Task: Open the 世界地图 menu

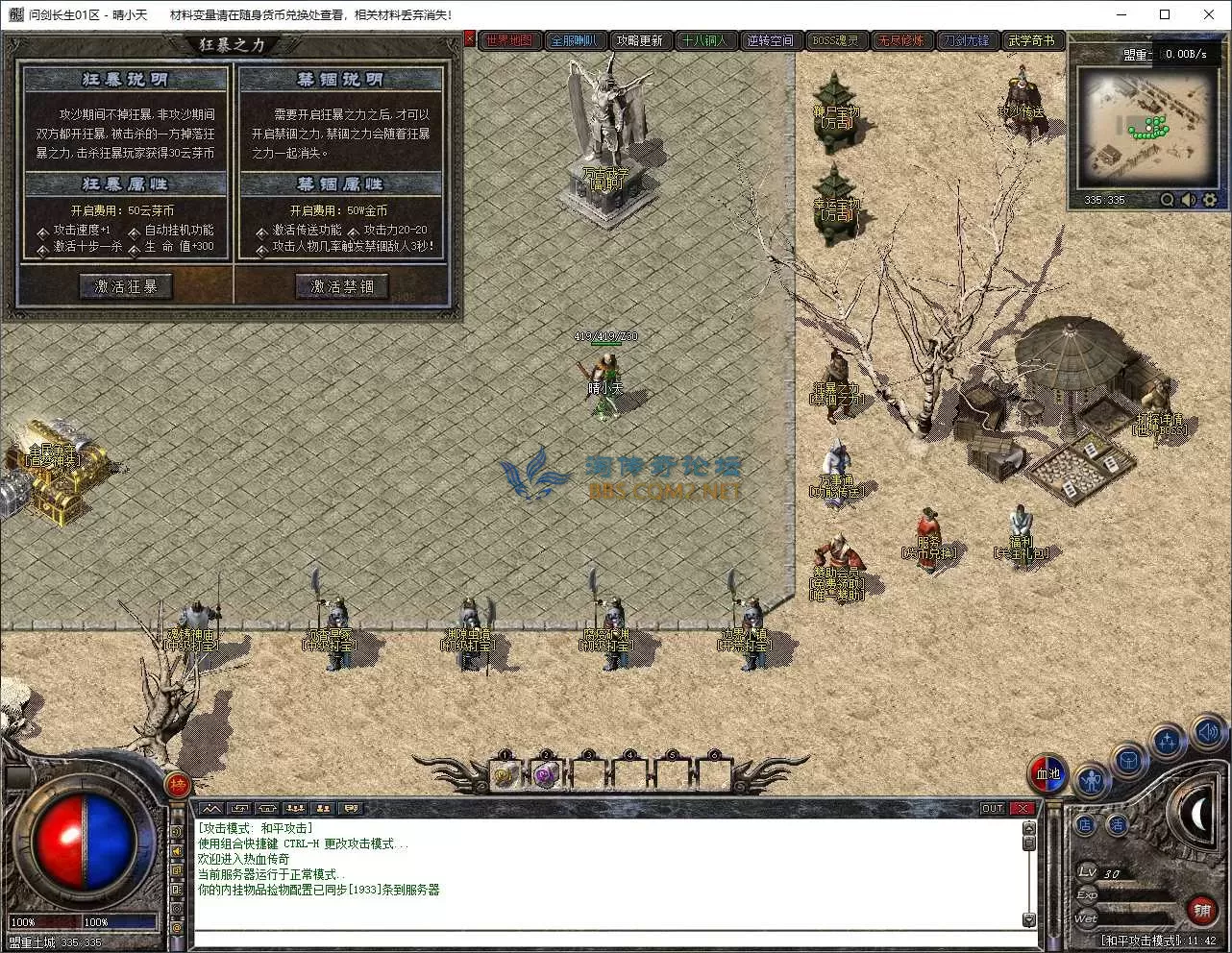Action: pyautogui.click(x=508, y=40)
